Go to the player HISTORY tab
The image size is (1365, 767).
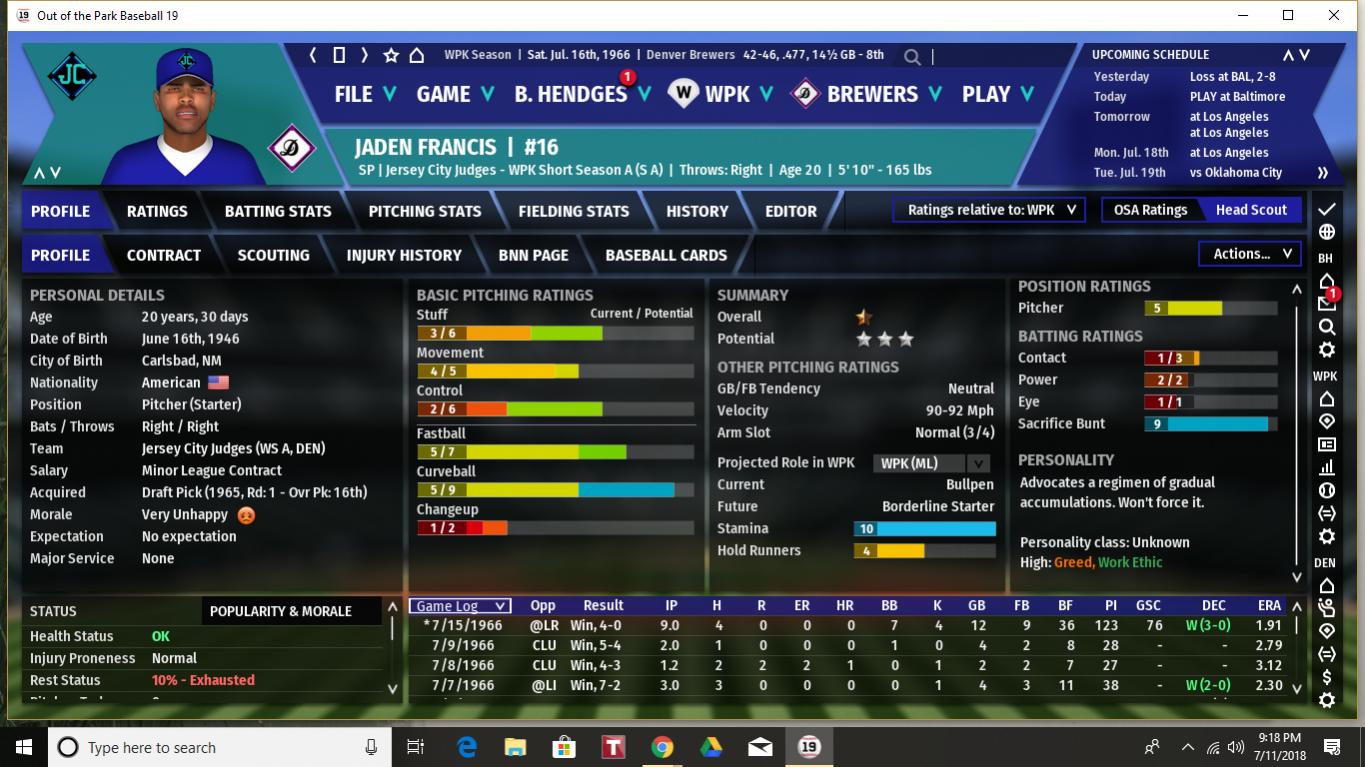(x=697, y=211)
